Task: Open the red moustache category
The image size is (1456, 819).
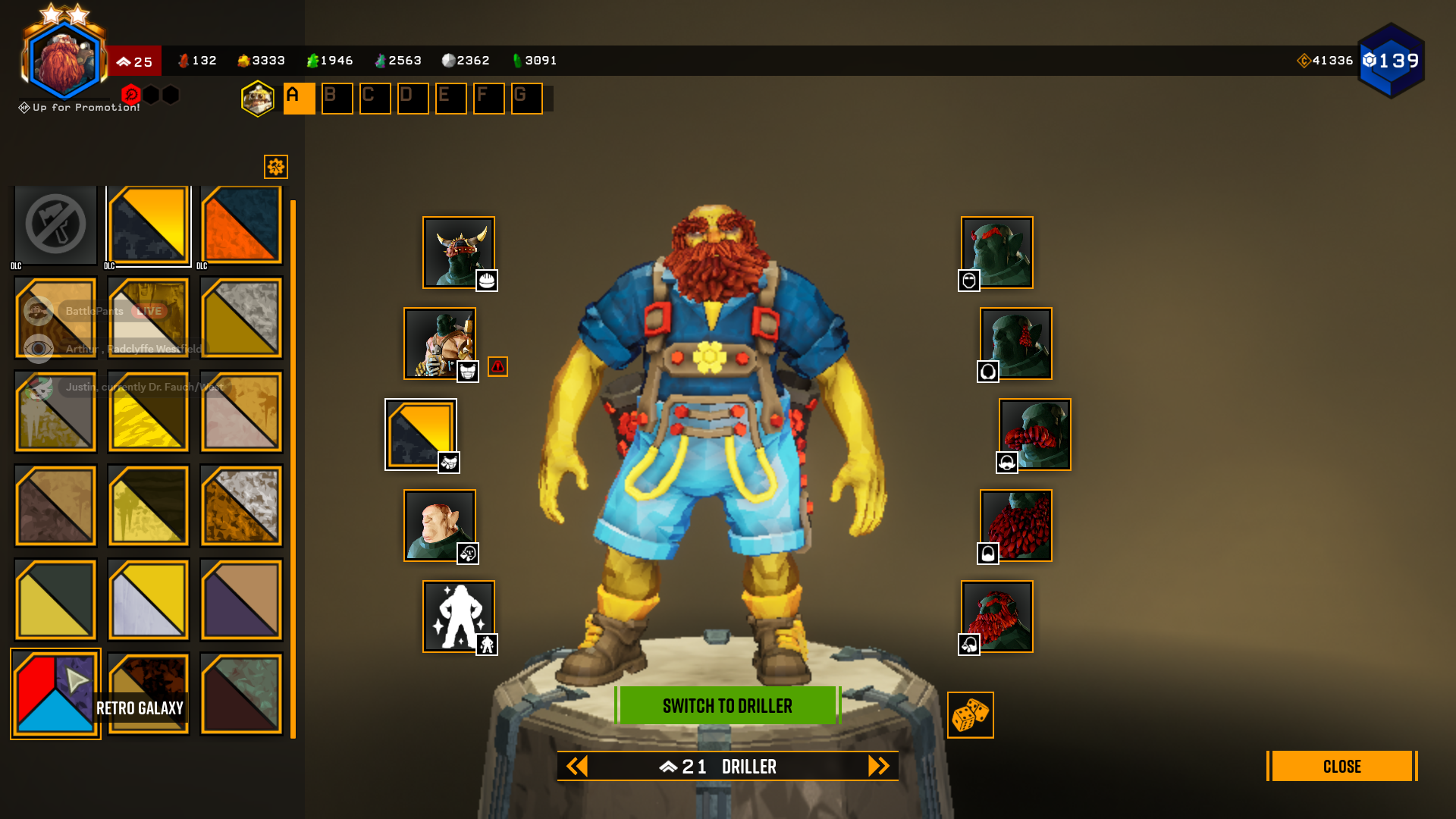Action: [1034, 435]
